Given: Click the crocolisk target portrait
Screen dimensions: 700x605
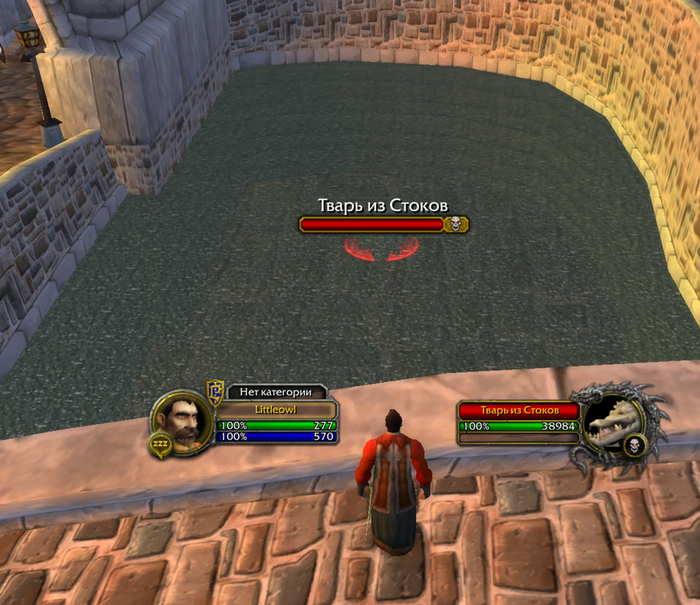Looking at the screenshot, I should 612,425.
